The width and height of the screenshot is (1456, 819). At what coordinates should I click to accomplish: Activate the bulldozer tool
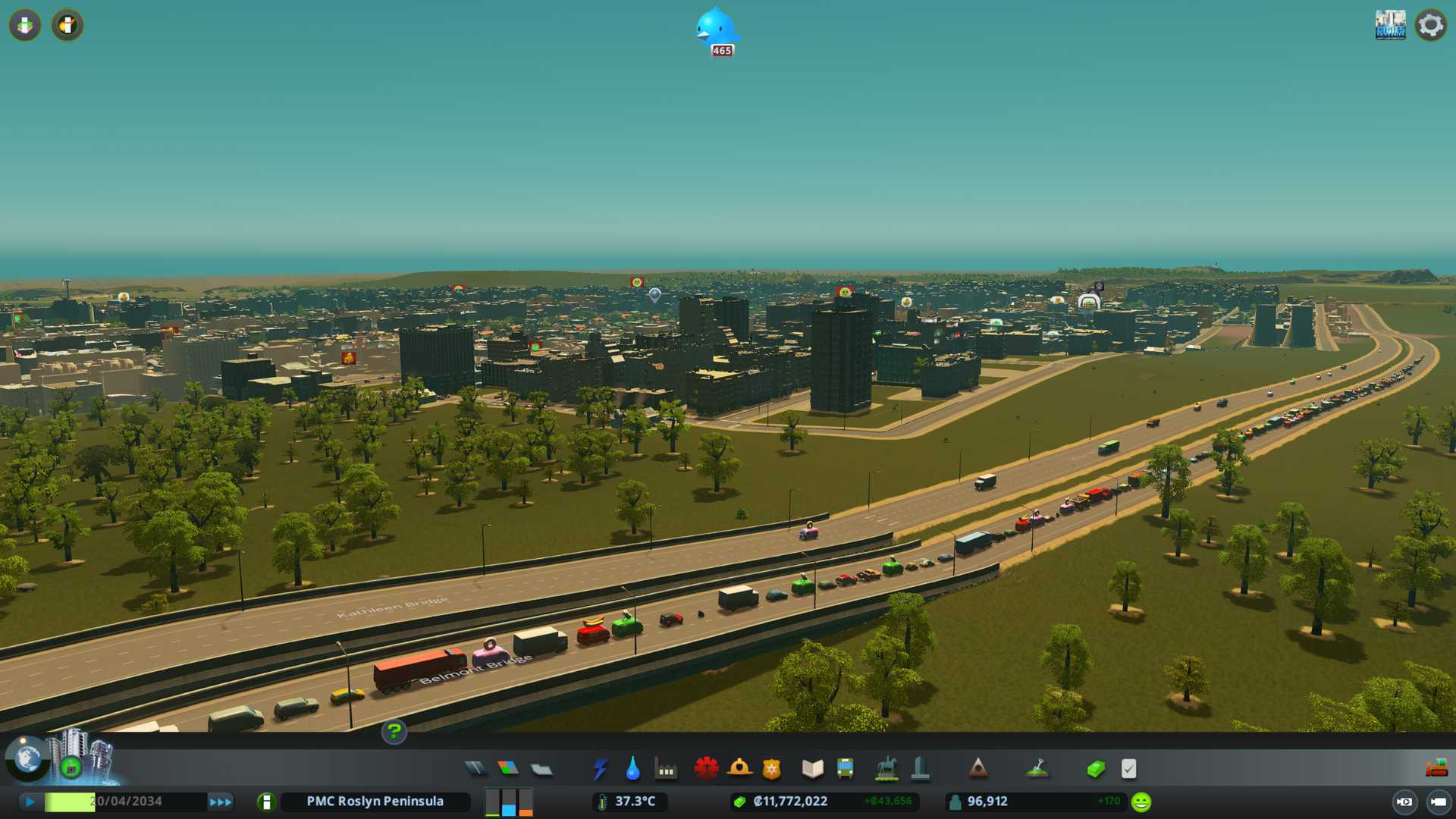[1436, 769]
